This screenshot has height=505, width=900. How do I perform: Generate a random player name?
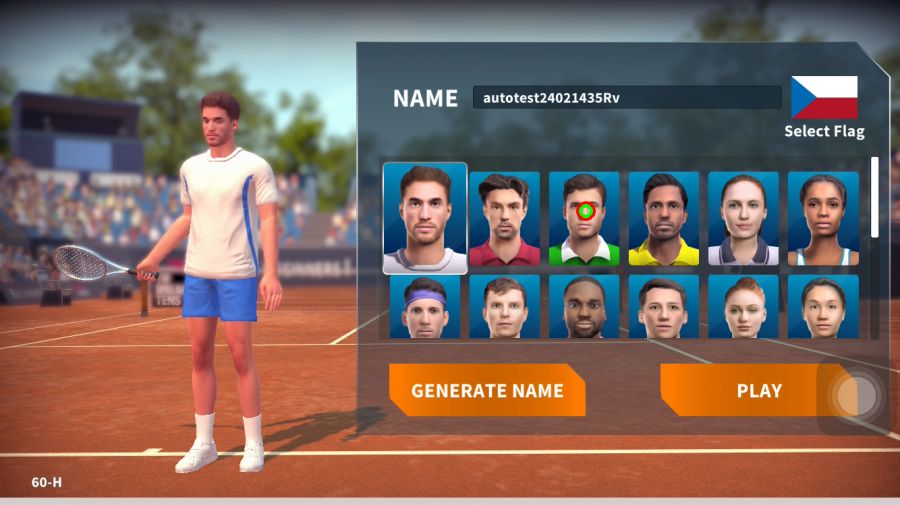[x=487, y=390]
